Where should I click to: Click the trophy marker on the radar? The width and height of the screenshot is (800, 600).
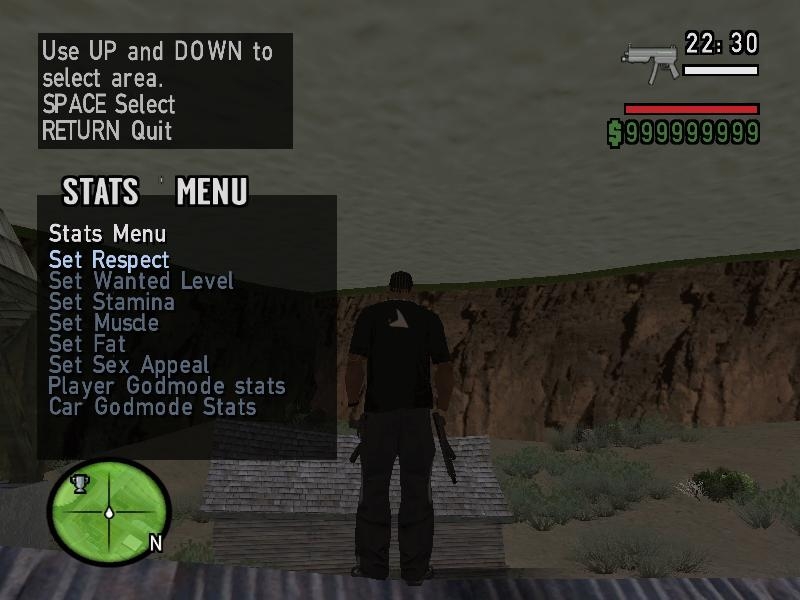click(80, 484)
